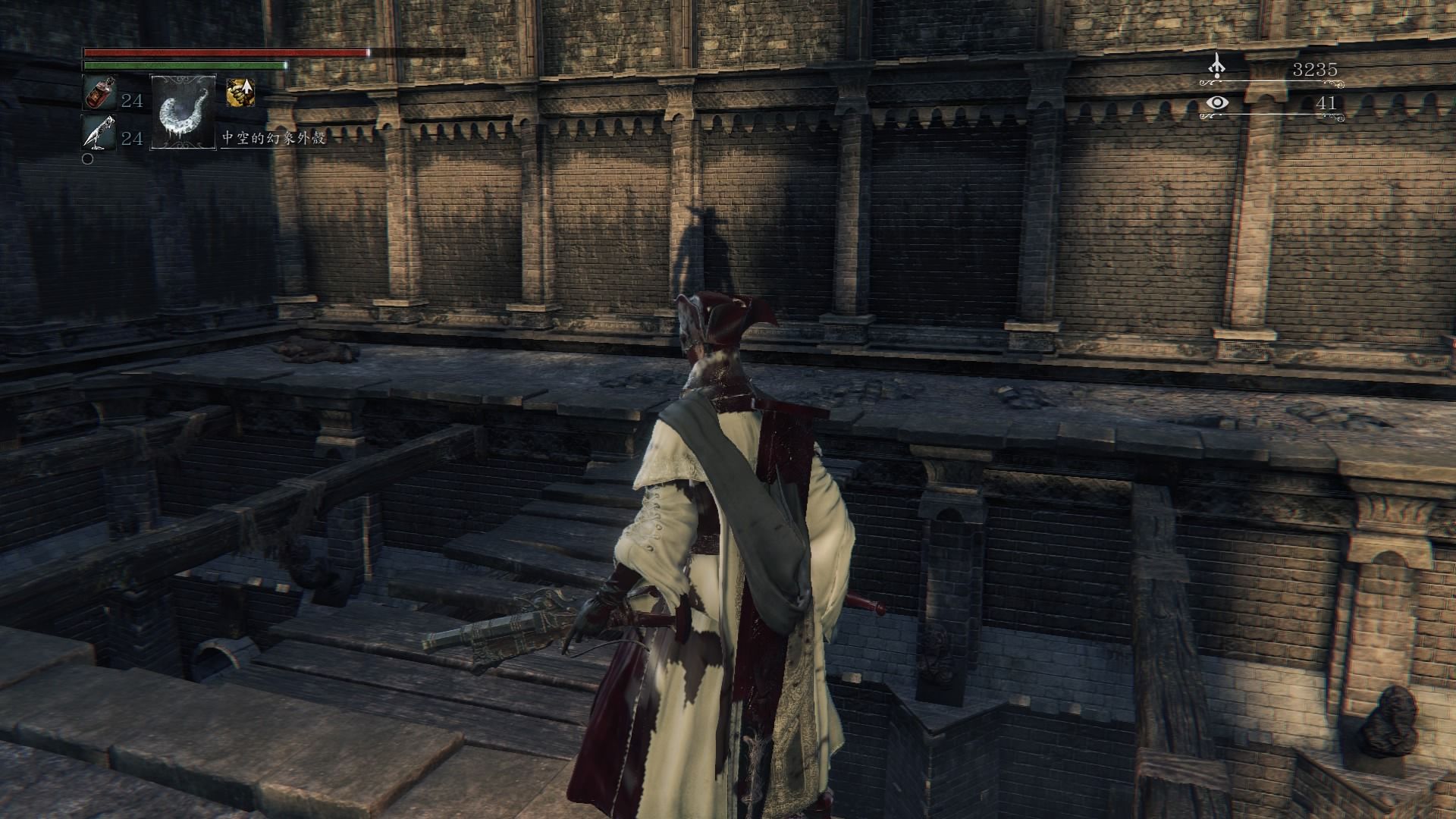1456x819 pixels.
Task: Click the insight eye icon
Action: click(1217, 102)
